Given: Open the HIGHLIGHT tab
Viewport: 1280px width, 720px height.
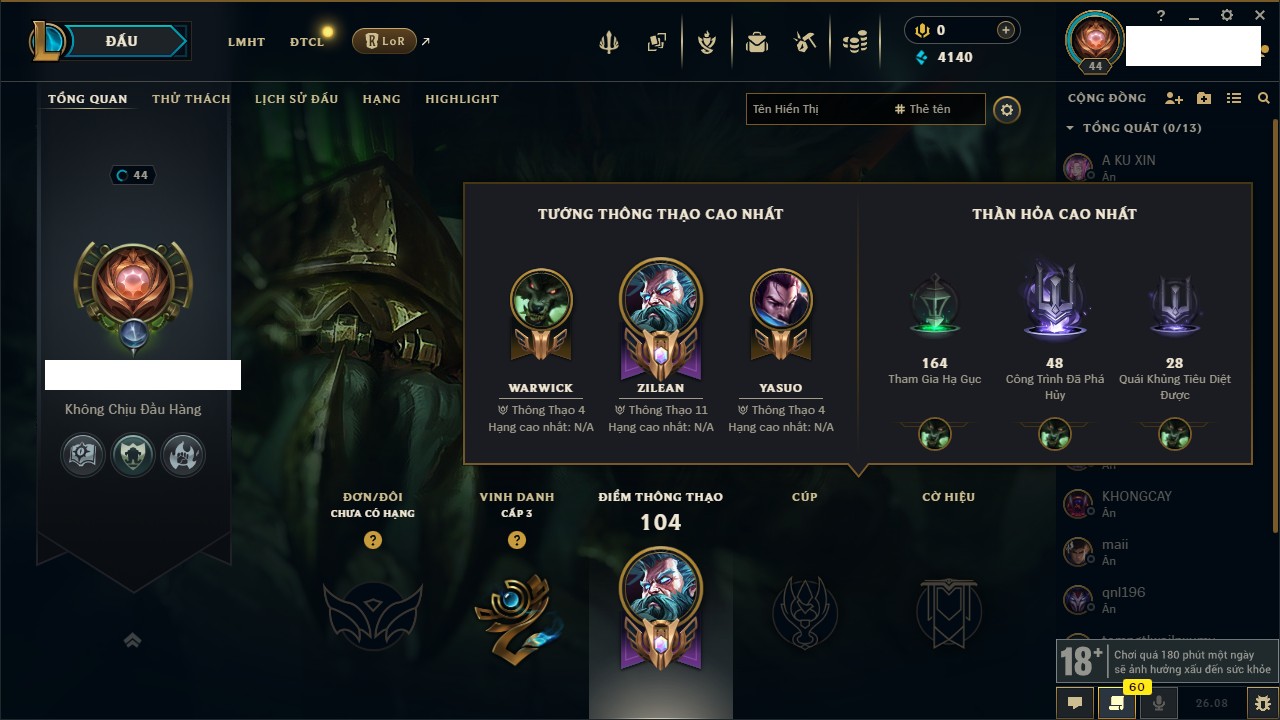Looking at the screenshot, I should point(461,99).
